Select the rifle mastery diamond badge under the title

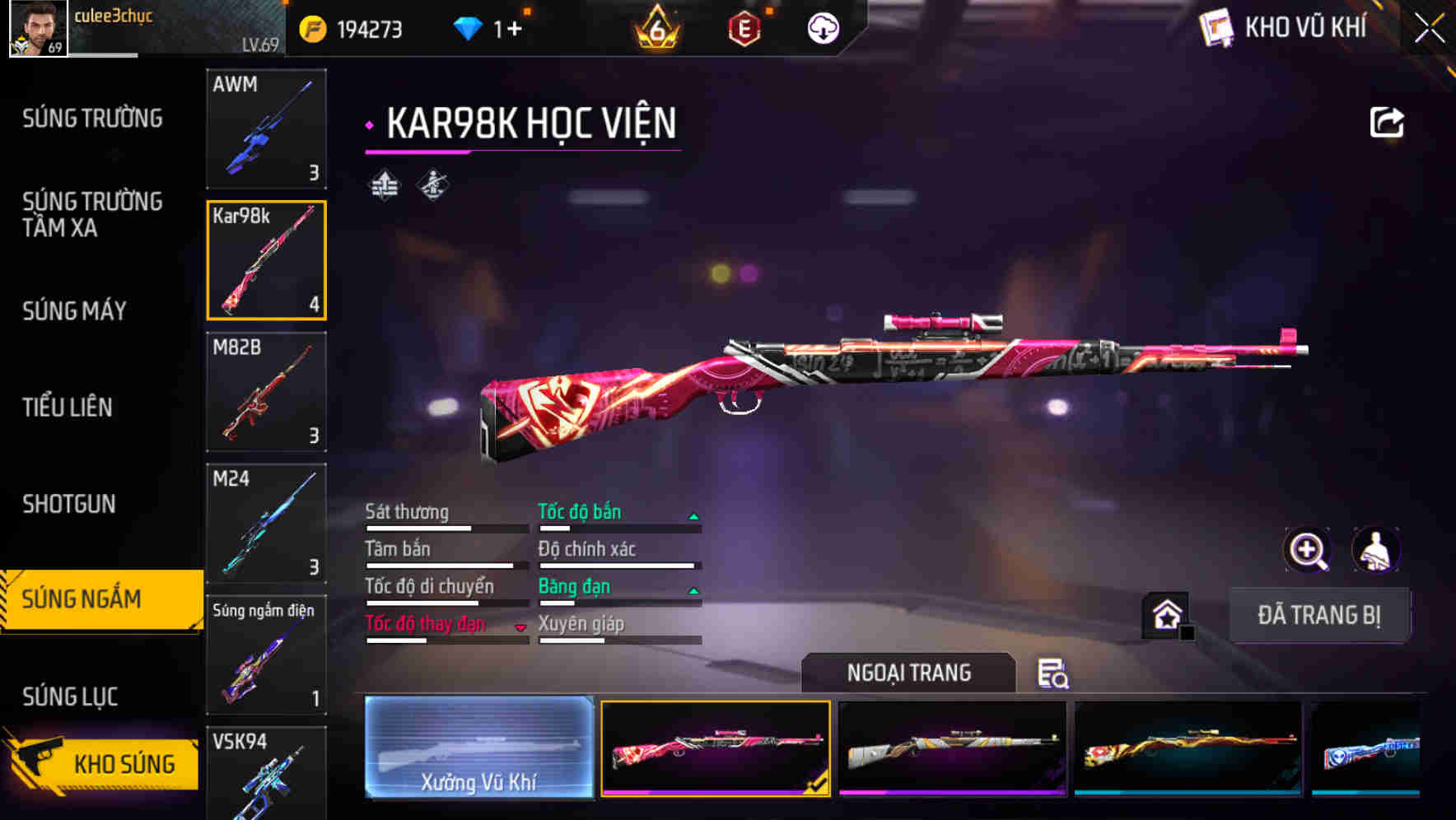432,185
